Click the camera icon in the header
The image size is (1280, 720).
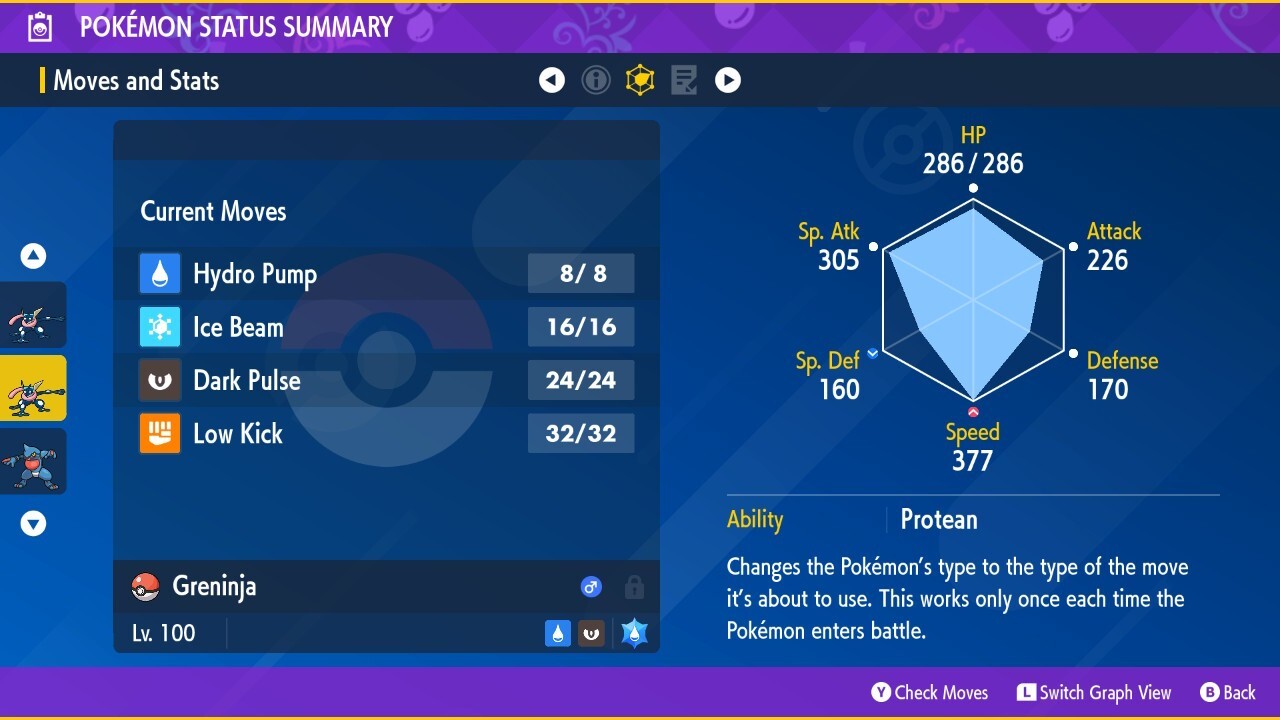pos(40,27)
